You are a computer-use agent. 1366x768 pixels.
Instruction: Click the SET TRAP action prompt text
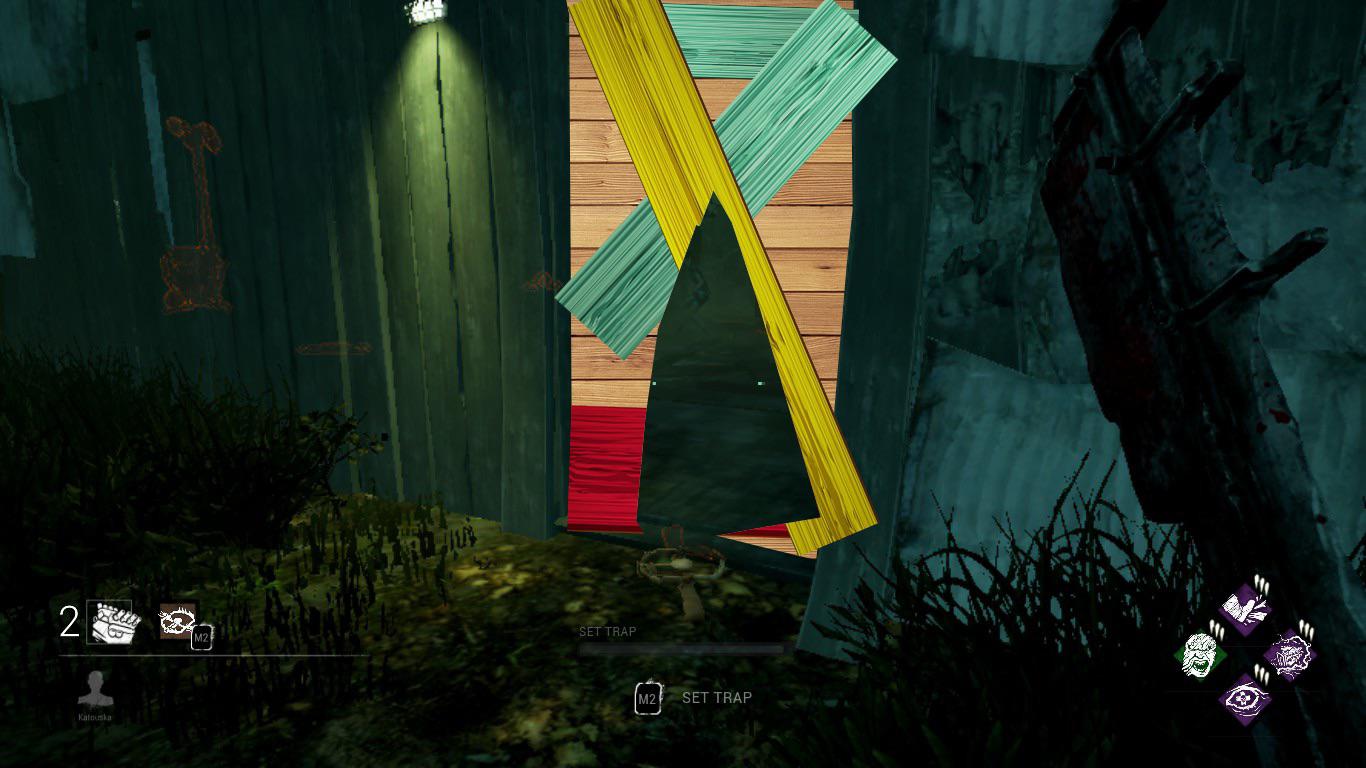click(x=716, y=698)
